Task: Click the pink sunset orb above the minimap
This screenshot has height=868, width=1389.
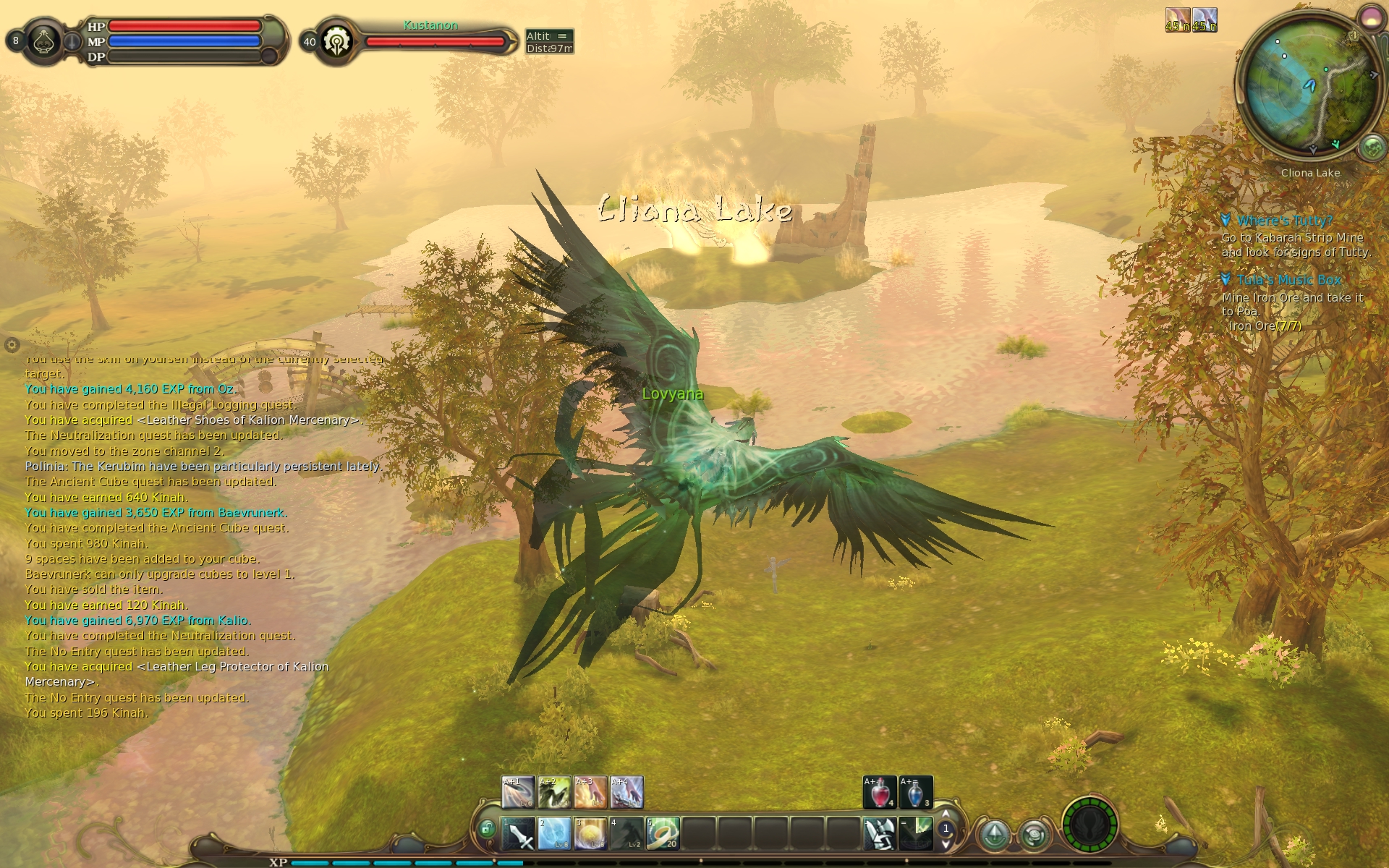Action: [1369, 16]
